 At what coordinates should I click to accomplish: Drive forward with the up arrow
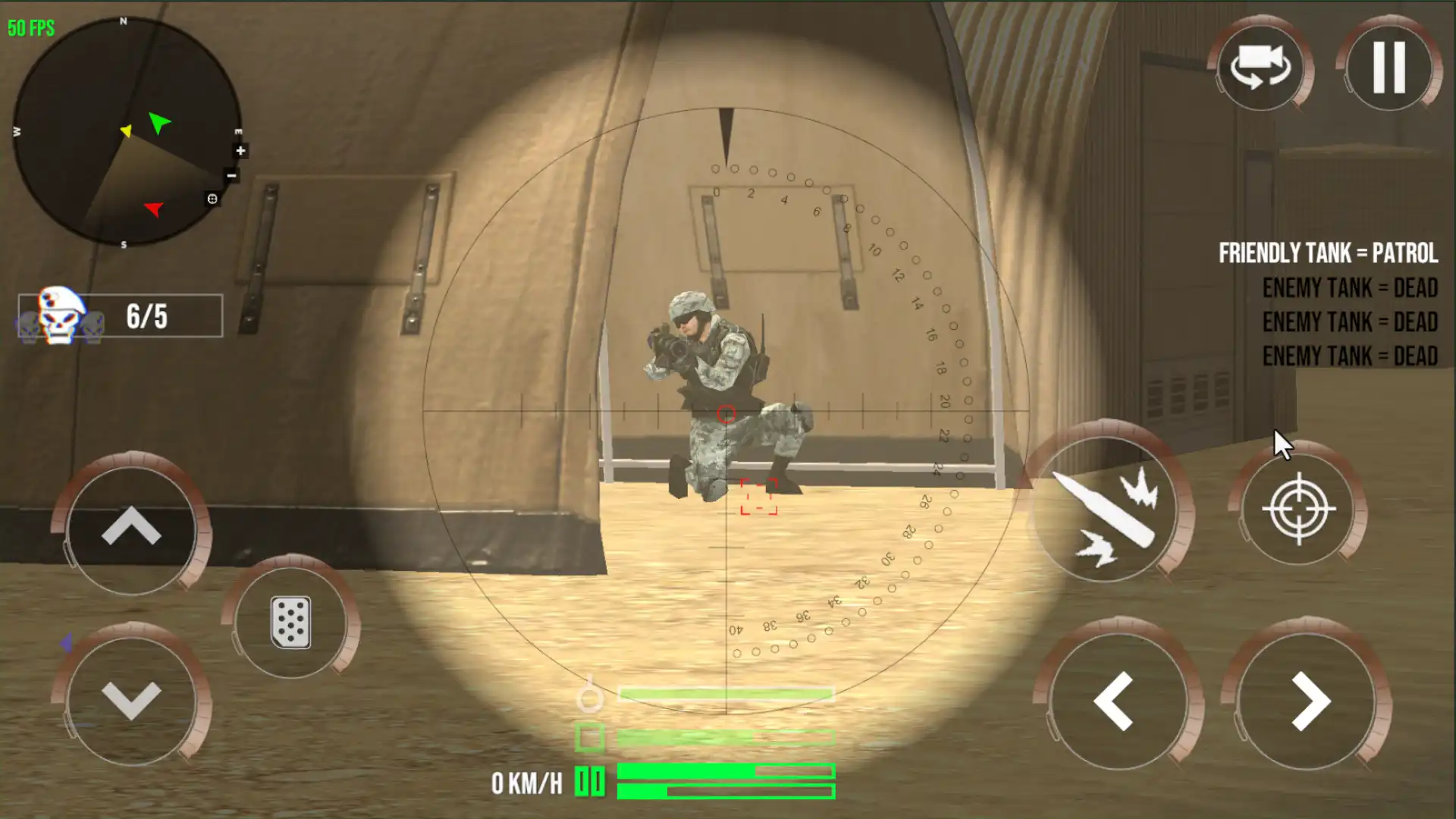click(131, 529)
